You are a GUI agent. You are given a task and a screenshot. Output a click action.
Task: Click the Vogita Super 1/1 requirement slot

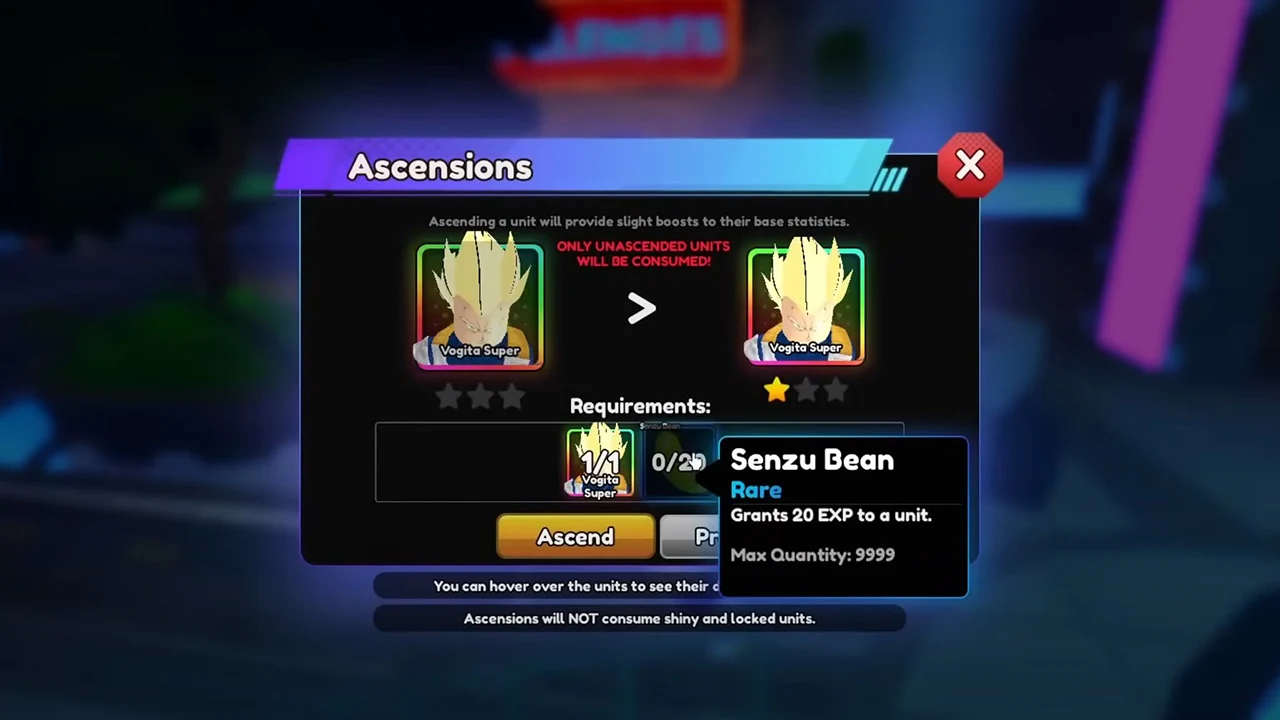coord(599,462)
